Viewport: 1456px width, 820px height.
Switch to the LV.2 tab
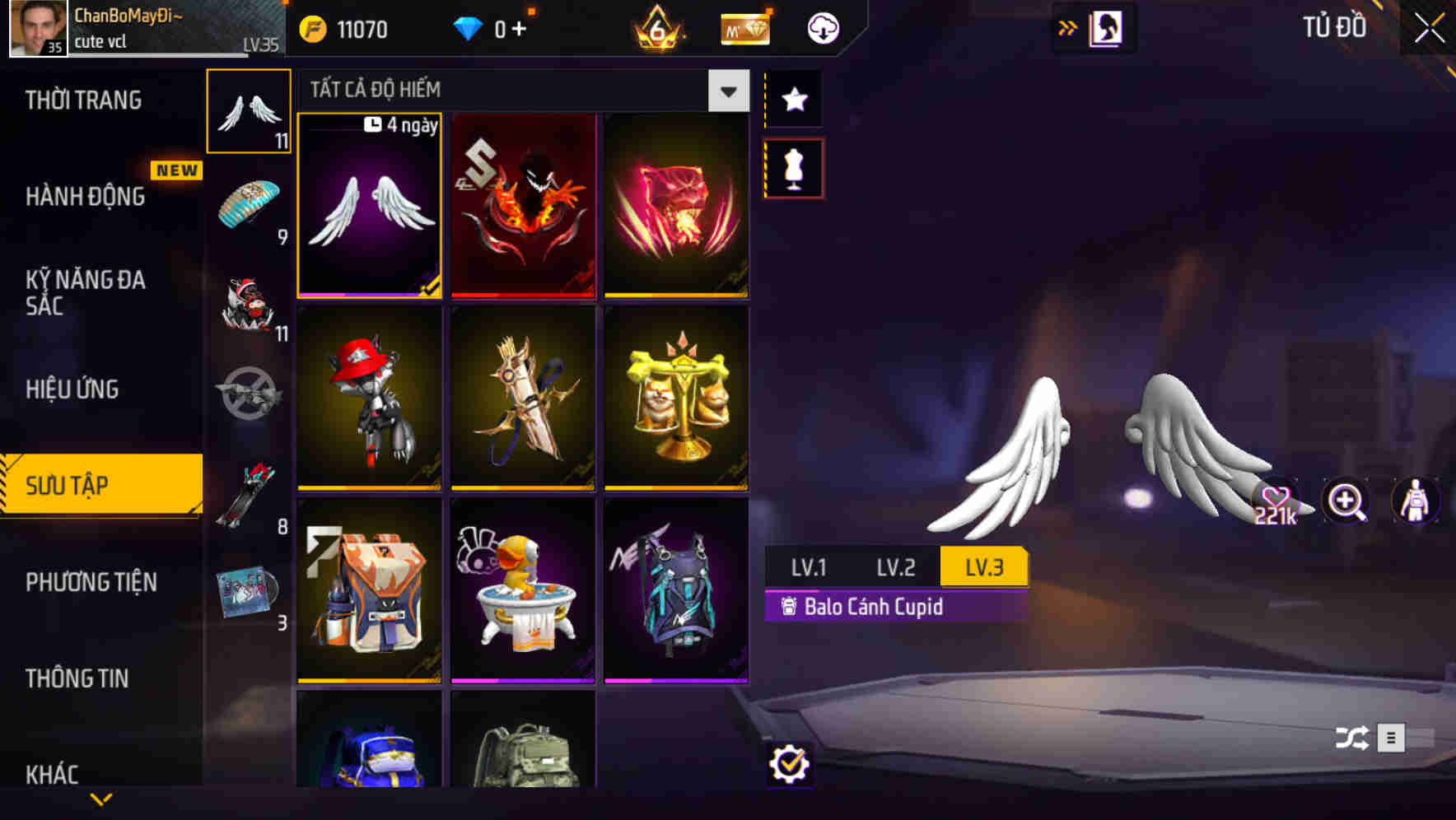pyautogui.click(x=897, y=566)
